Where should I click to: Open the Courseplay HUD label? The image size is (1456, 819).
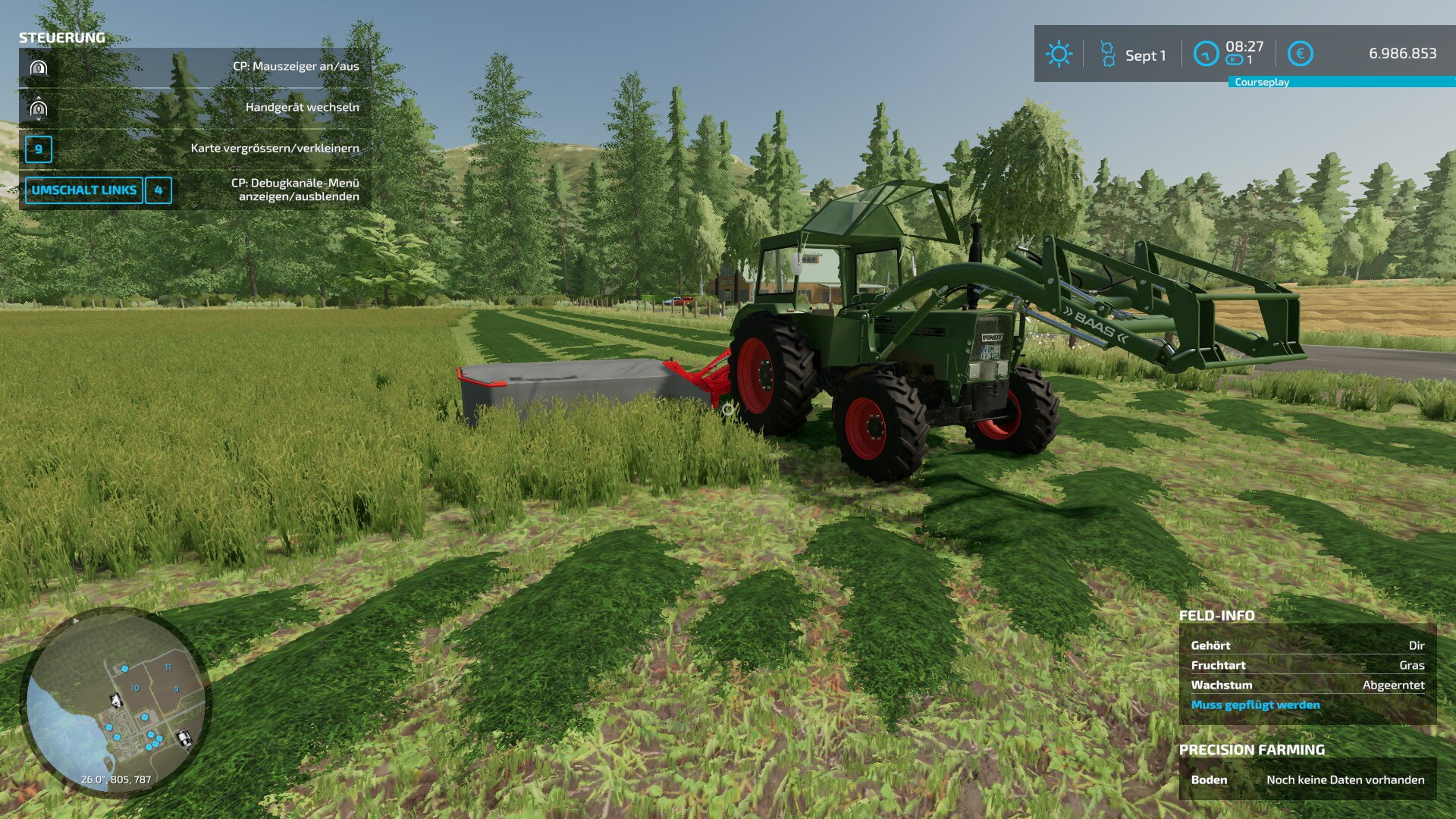(1261, 82)
